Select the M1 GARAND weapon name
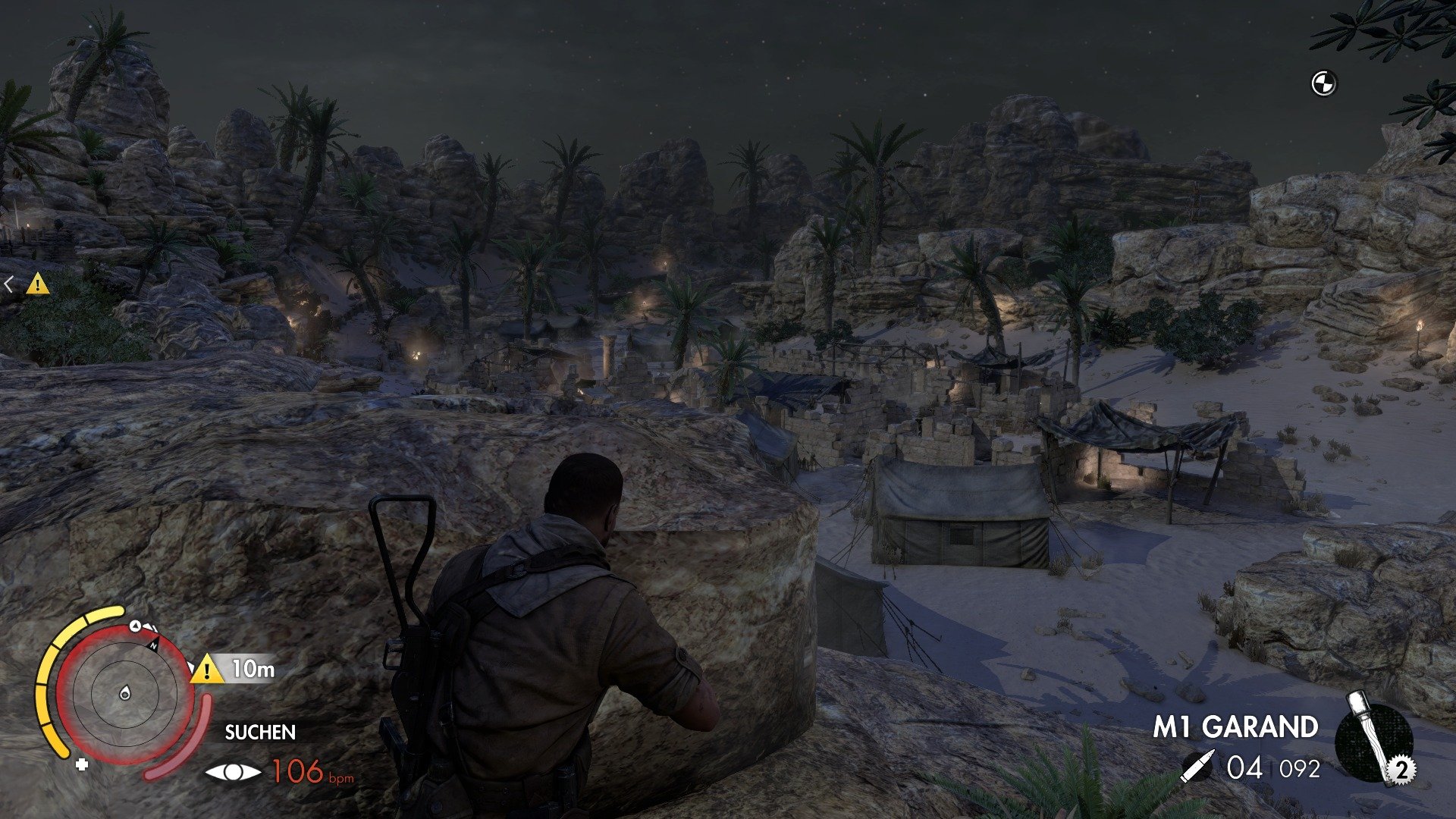 coord(1236,726)
